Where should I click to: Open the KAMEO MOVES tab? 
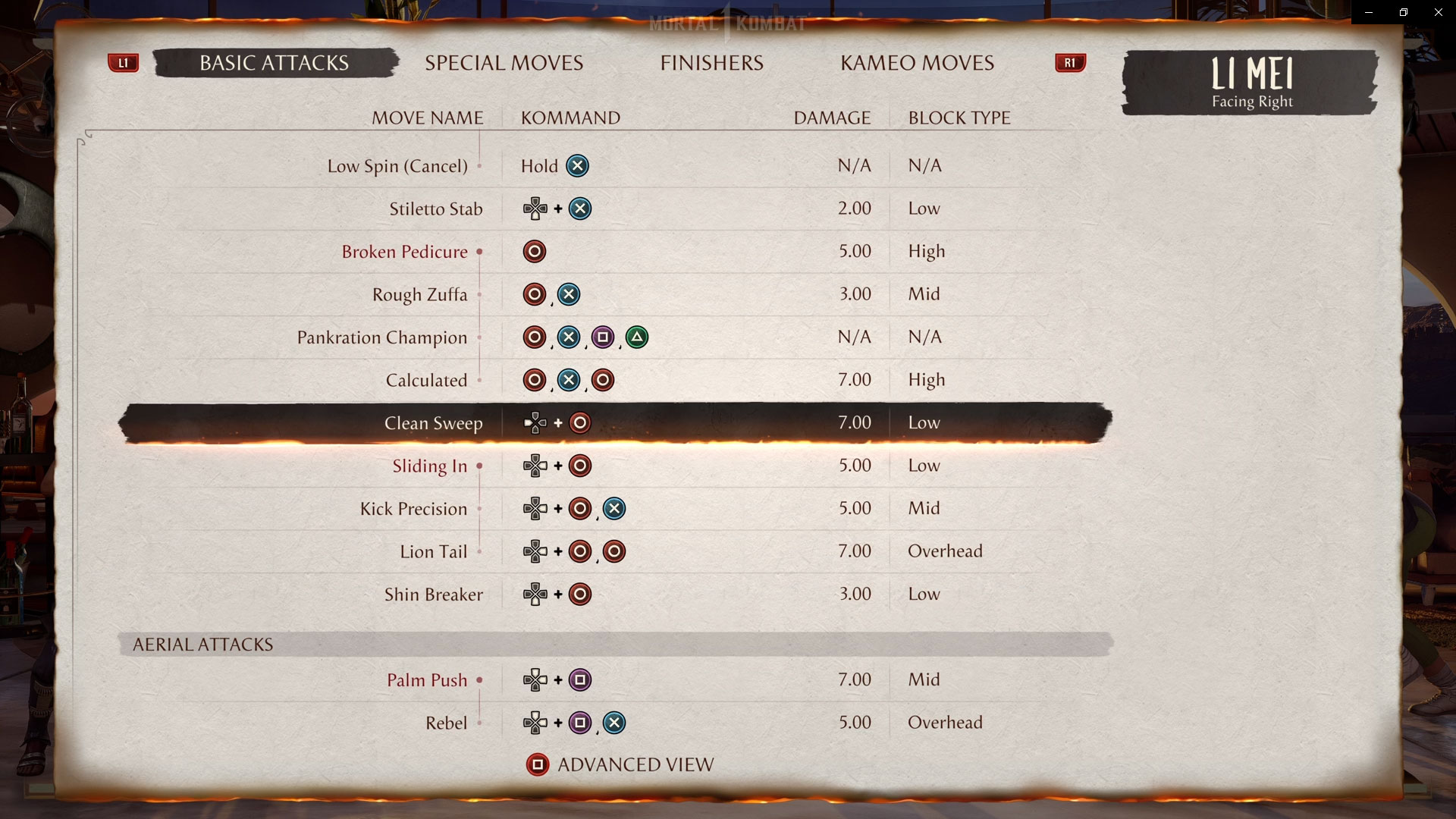click(x=917, y=63)
